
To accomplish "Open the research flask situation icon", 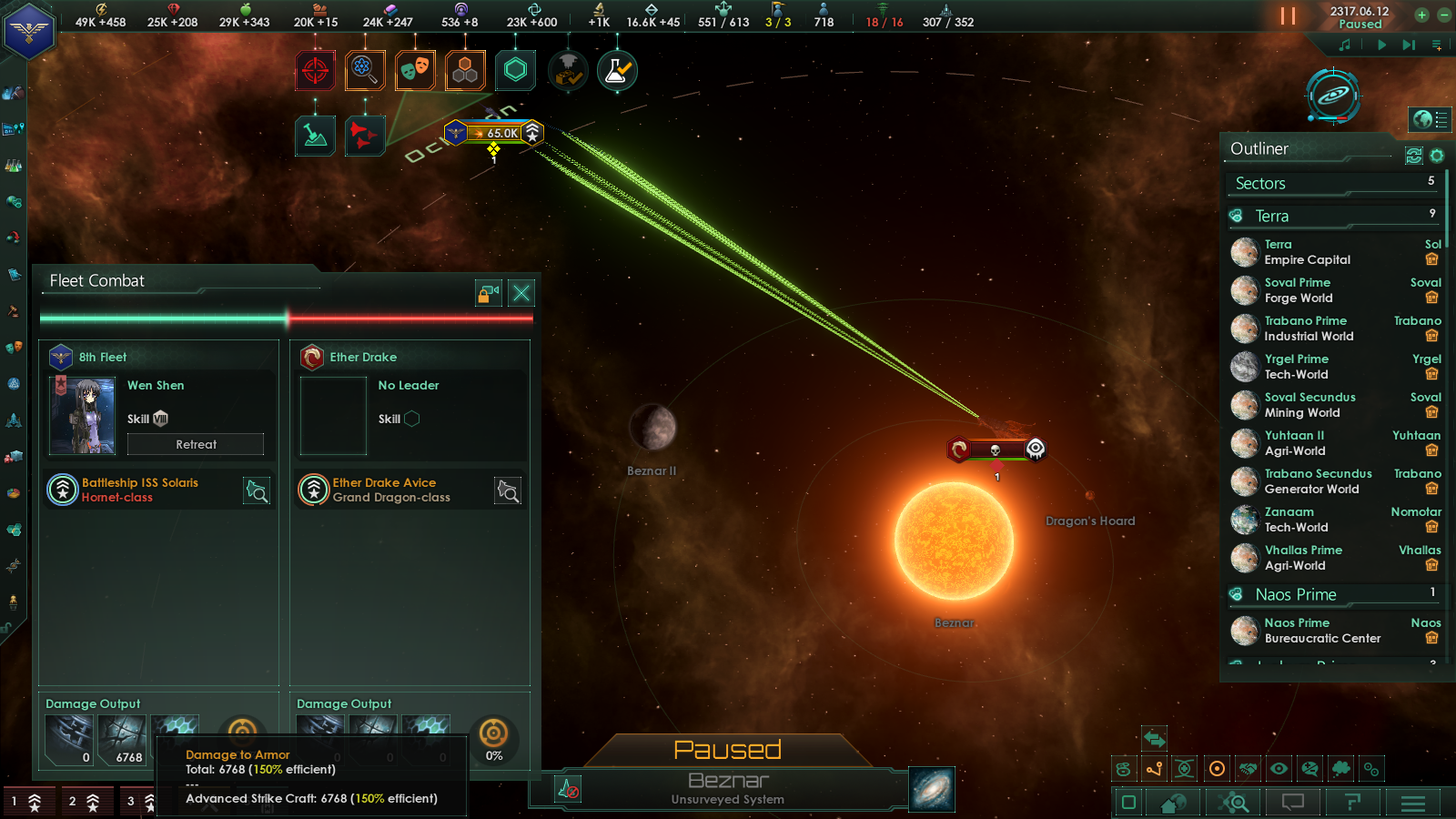I will point(617,71).
